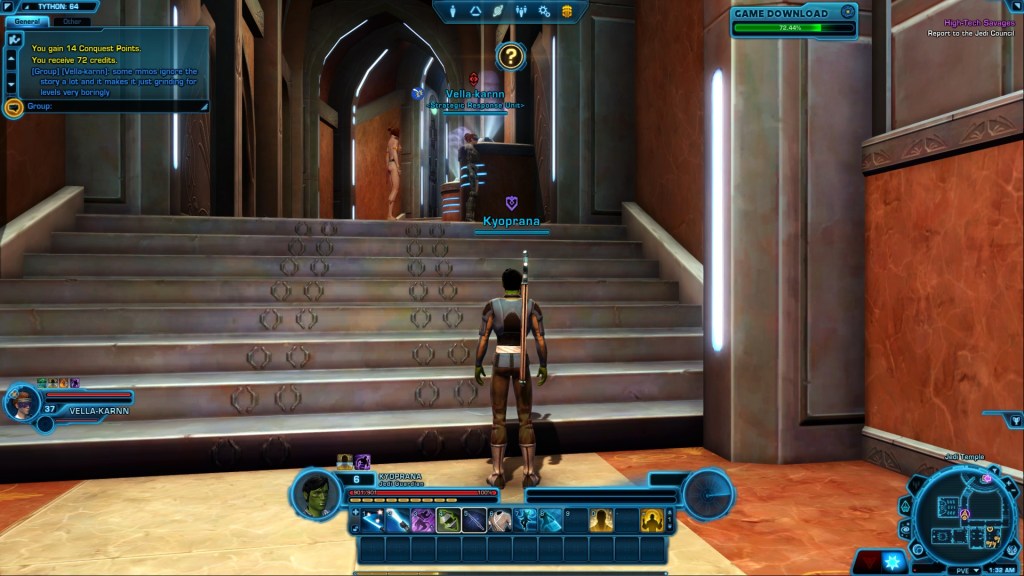Image resolution: width=1024 pixels, height=576 pixels.
Task: Click the glowing blue starburst icon
Action: (892, 562)
